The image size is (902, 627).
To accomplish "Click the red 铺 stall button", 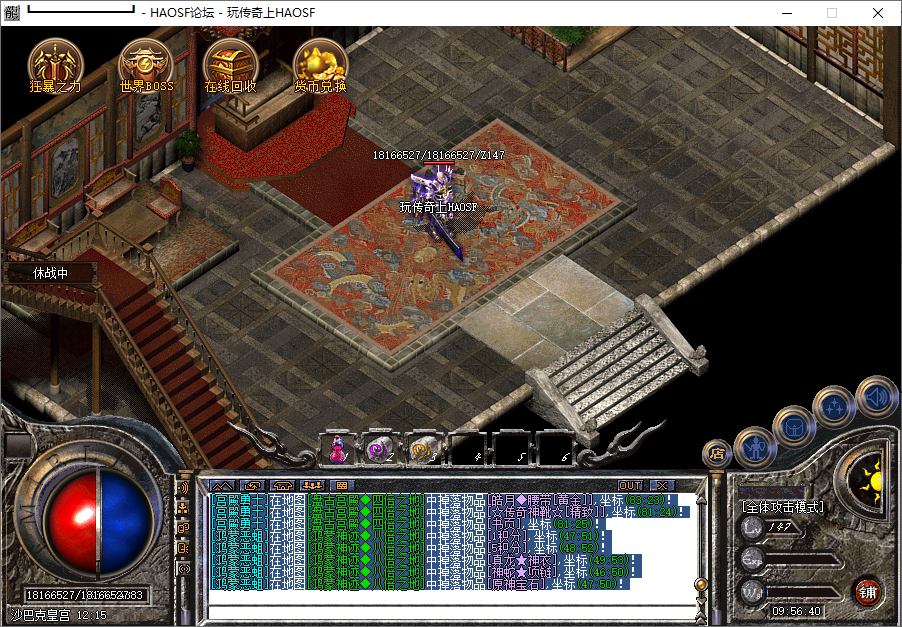I will [867, 591].
